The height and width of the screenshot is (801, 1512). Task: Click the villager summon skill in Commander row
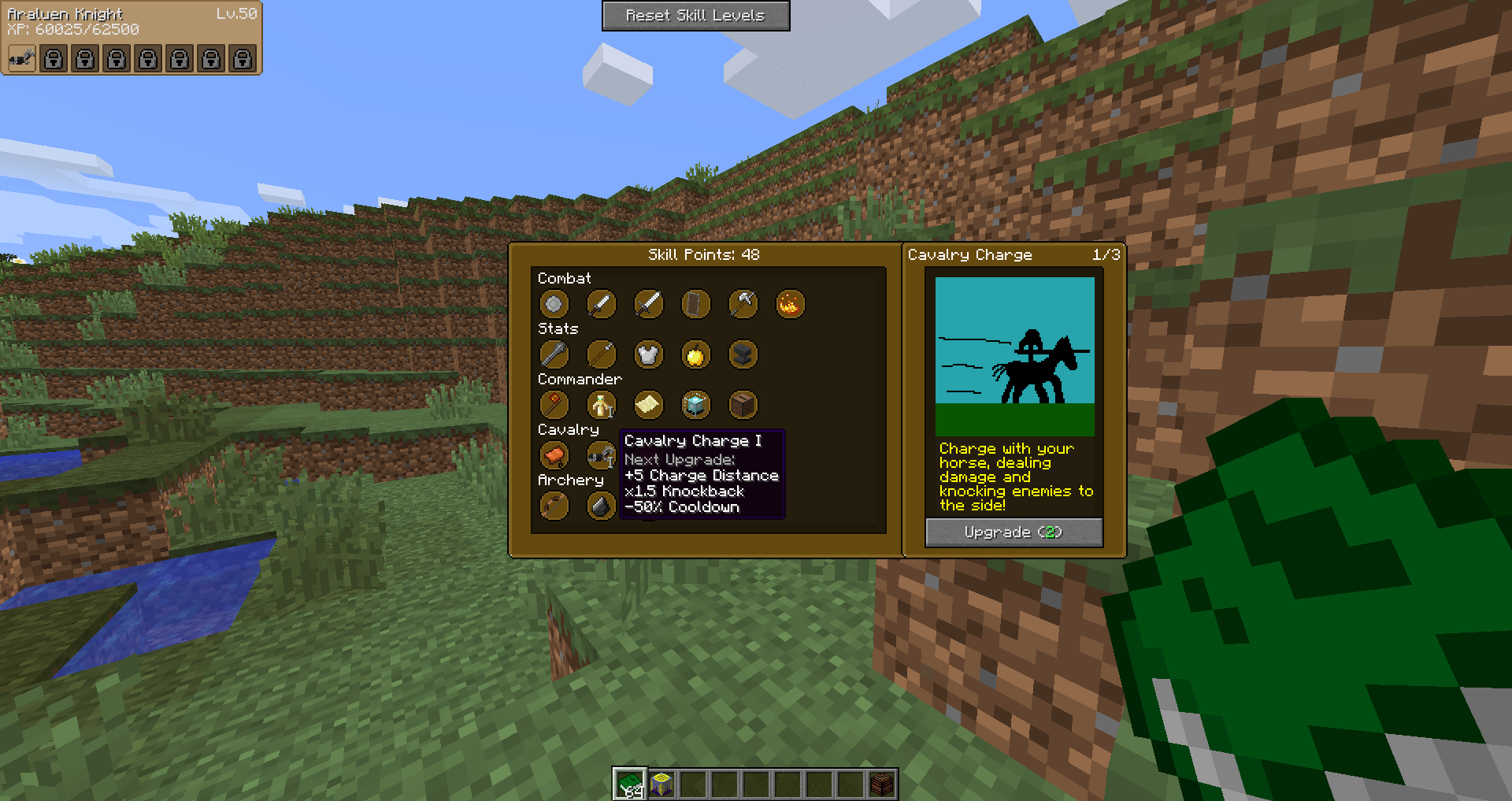[601, 404]
